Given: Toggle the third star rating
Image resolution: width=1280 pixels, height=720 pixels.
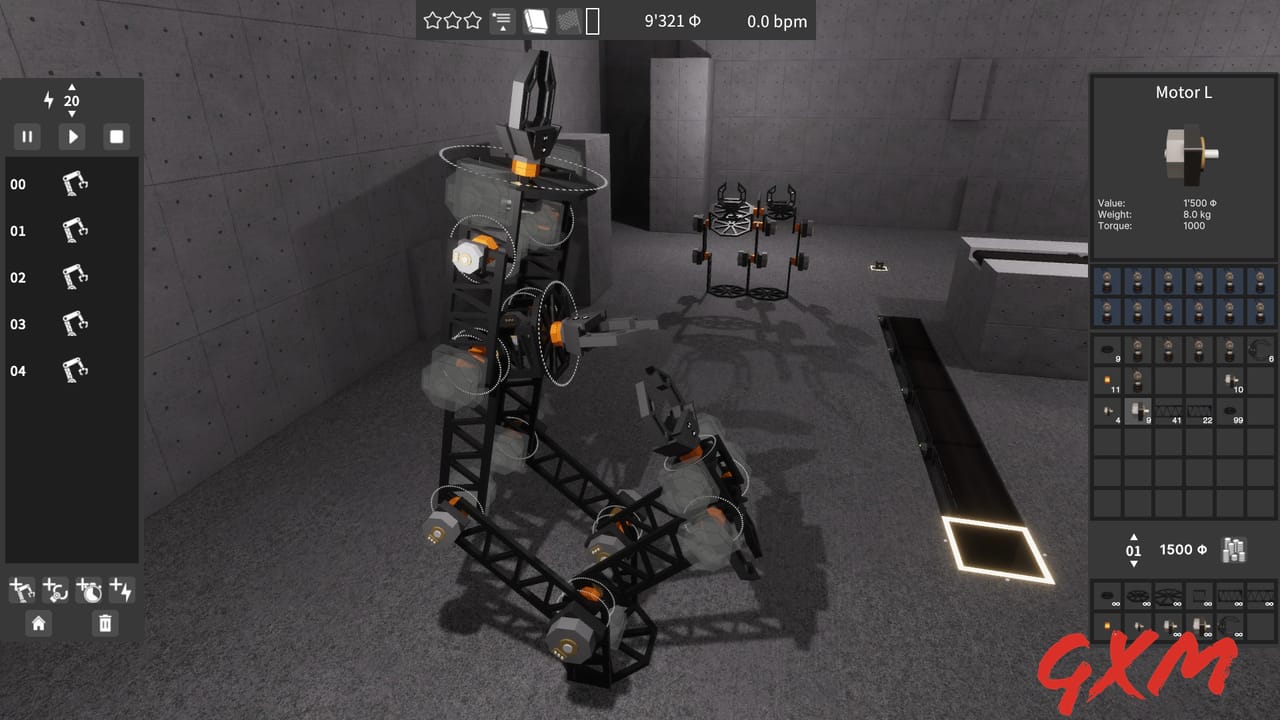Looking at the screenshot, I should point(474,20).
